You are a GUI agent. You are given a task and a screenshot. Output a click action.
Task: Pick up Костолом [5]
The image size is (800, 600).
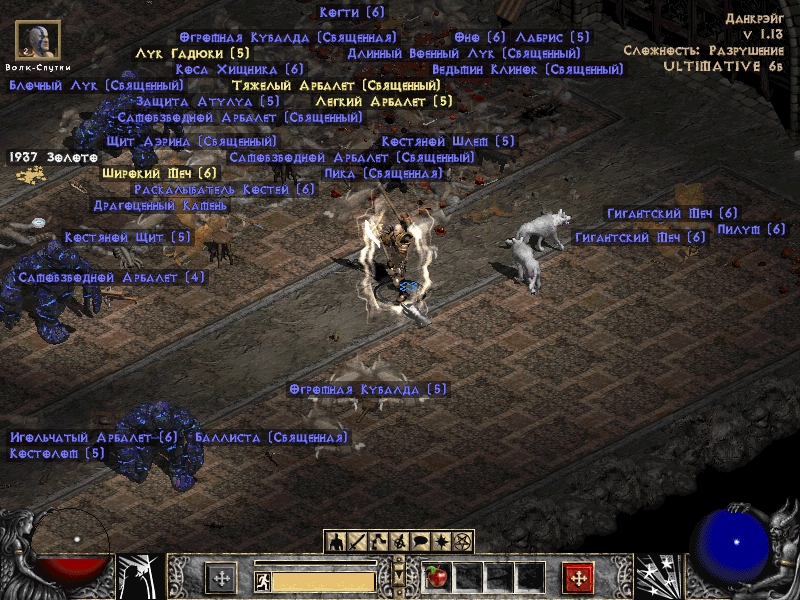(x=57, y=453)
